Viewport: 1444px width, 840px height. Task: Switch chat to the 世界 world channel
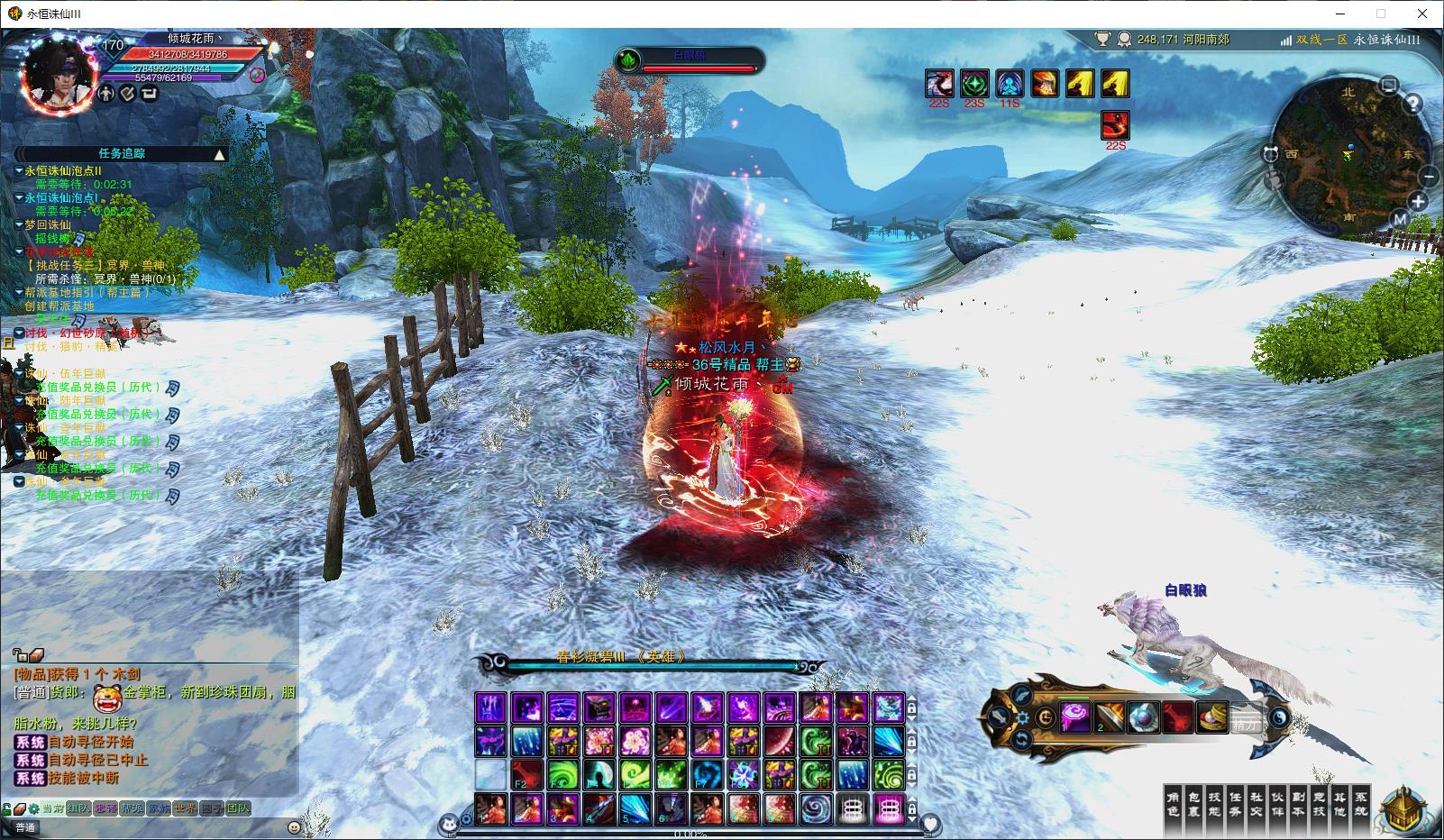(x=185, y=808)
